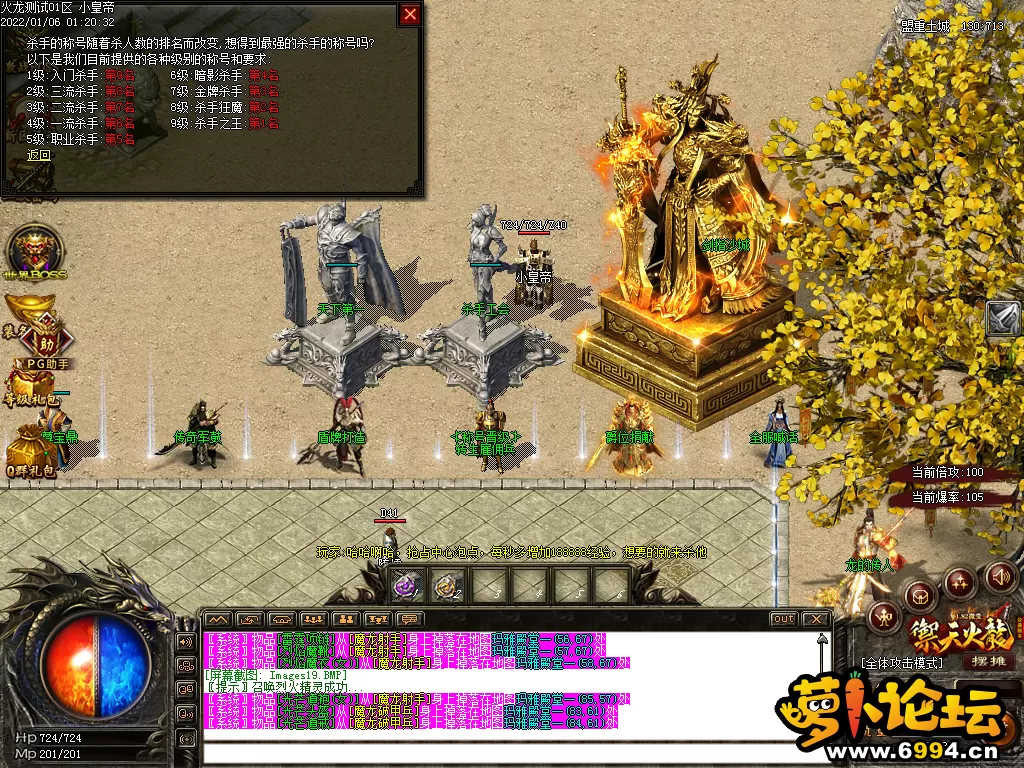Screen dimensions: 1024x768
Task: Open the 摆摊 stall button
Action: click(x=988, y=661)
